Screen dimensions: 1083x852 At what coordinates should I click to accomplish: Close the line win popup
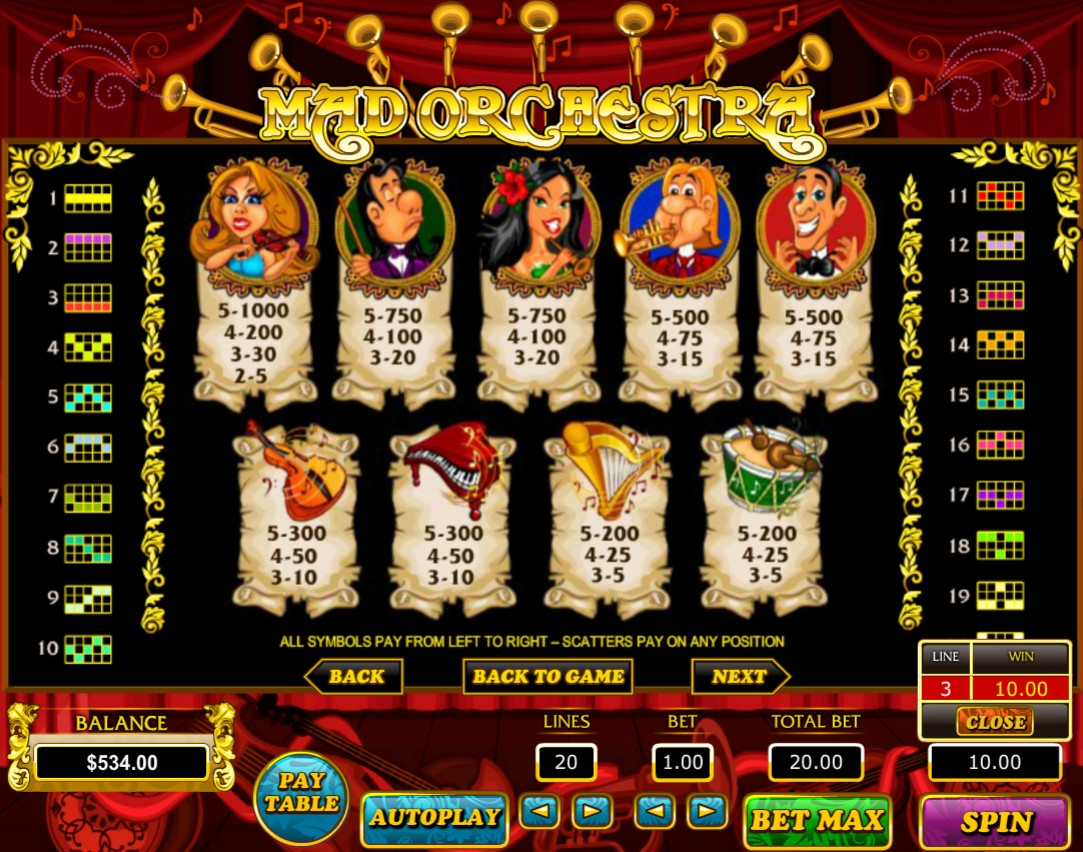[x=994, y=721]
